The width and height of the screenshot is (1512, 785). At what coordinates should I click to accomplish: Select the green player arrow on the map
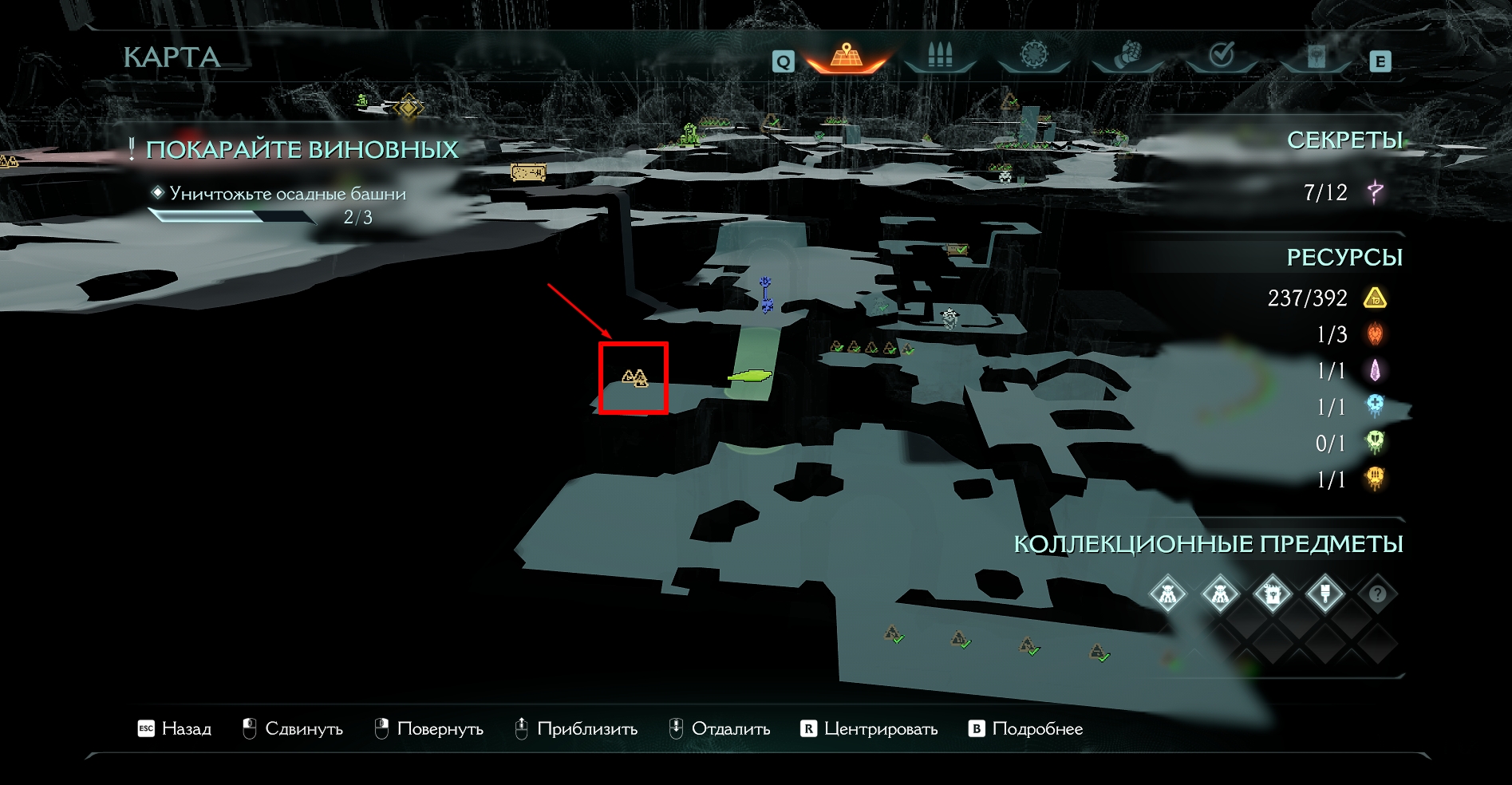pyautogui.click(x=750, y=375)
